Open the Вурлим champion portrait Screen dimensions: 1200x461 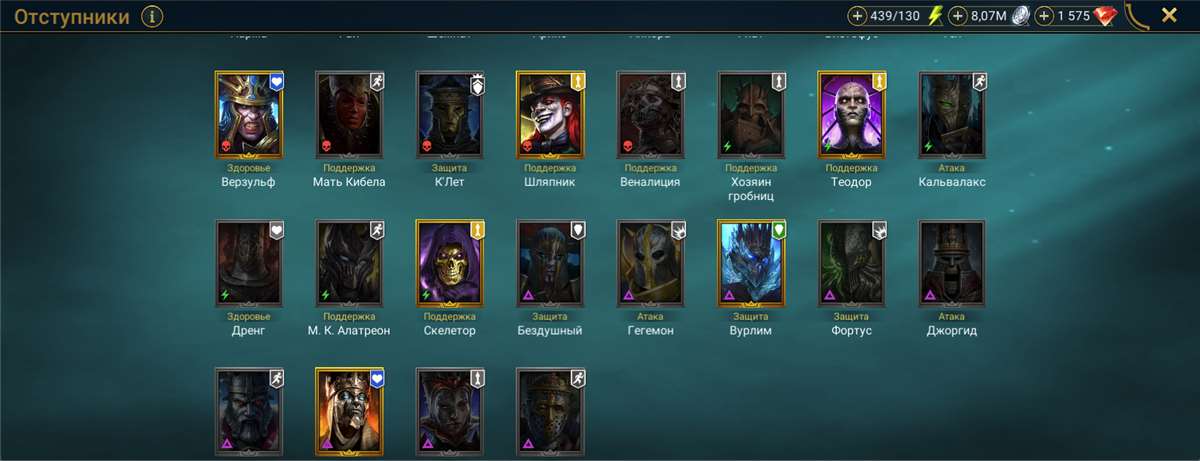coord(751,263)
